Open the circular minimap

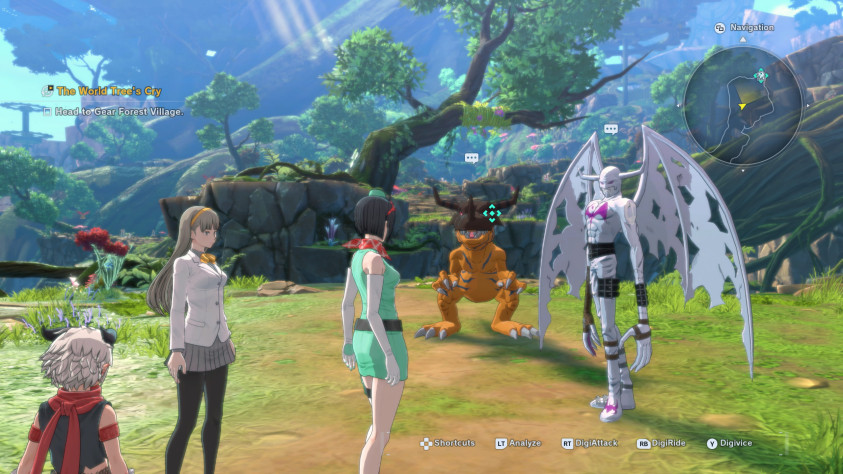point(743,105)
